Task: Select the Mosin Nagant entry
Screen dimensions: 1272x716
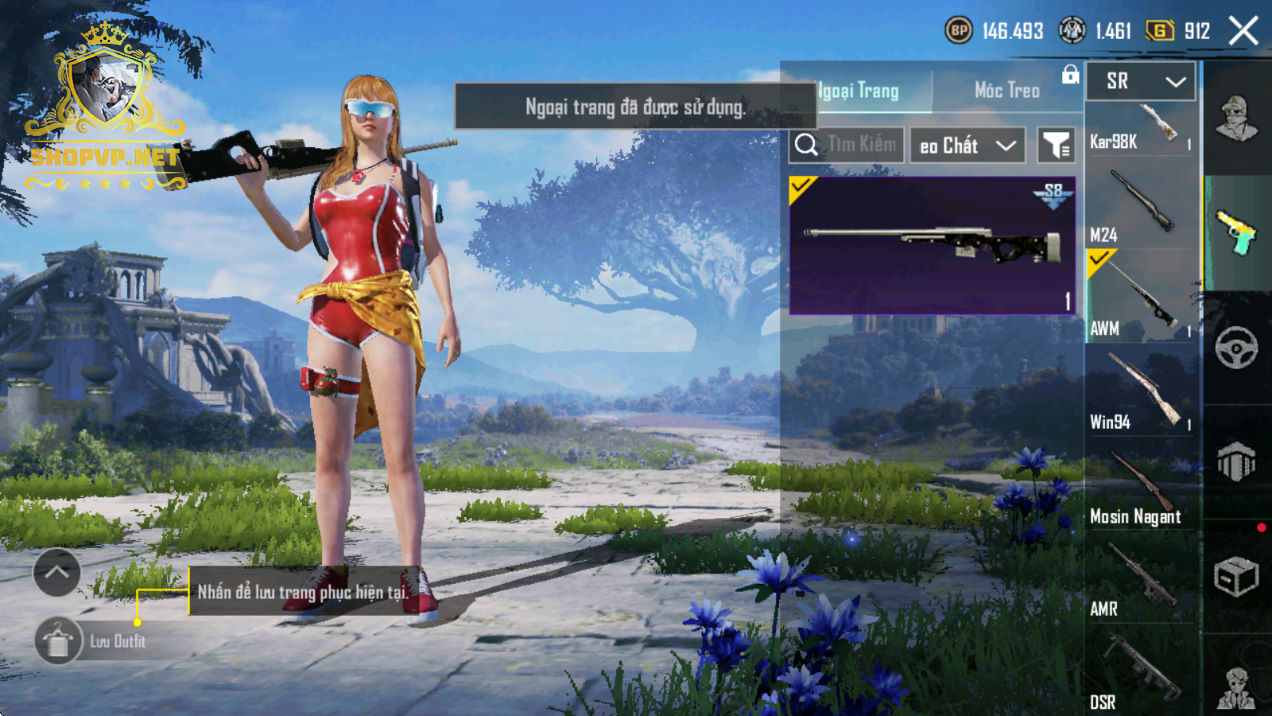Action: (x=1140, y=485)
